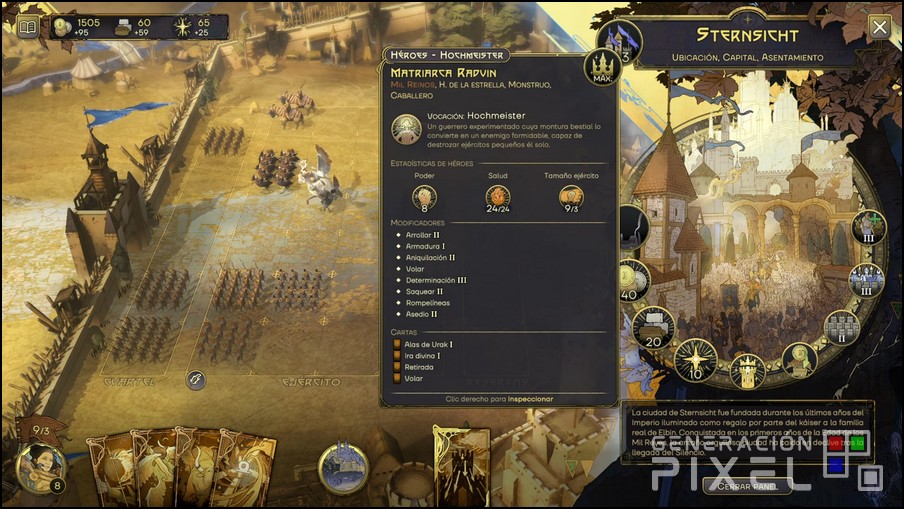
Task: Close the Sternsicht panel with the X
Action: tap(879, 27)
